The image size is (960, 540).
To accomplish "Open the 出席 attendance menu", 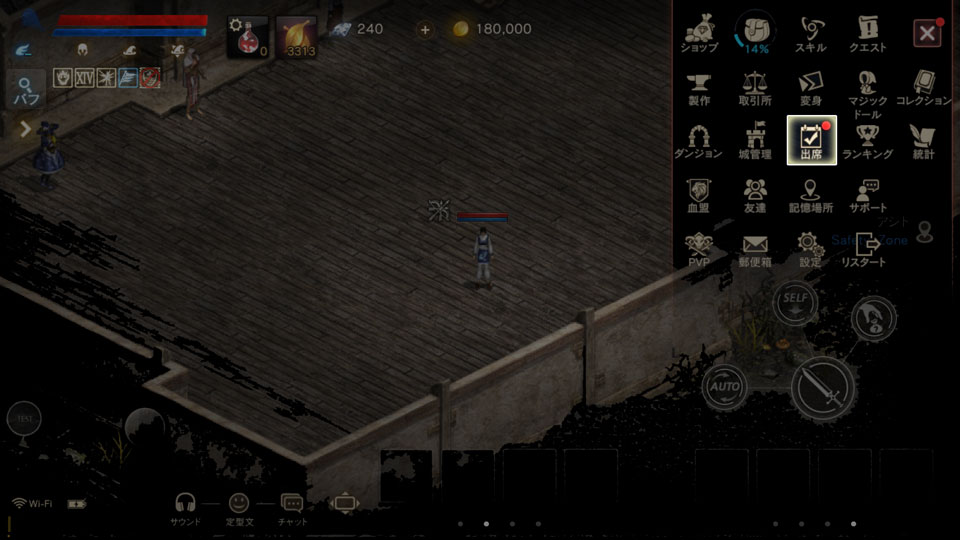I will coord(811,141).
